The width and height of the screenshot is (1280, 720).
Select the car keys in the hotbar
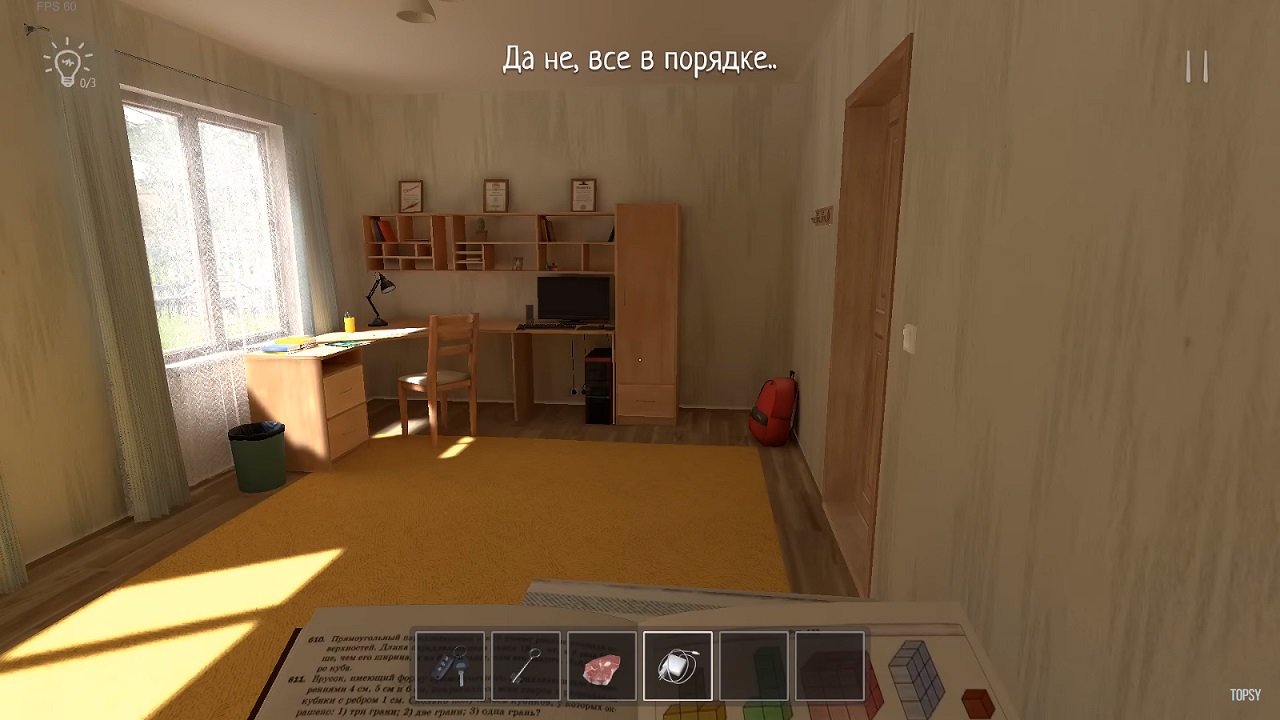(x=450, y=667)
